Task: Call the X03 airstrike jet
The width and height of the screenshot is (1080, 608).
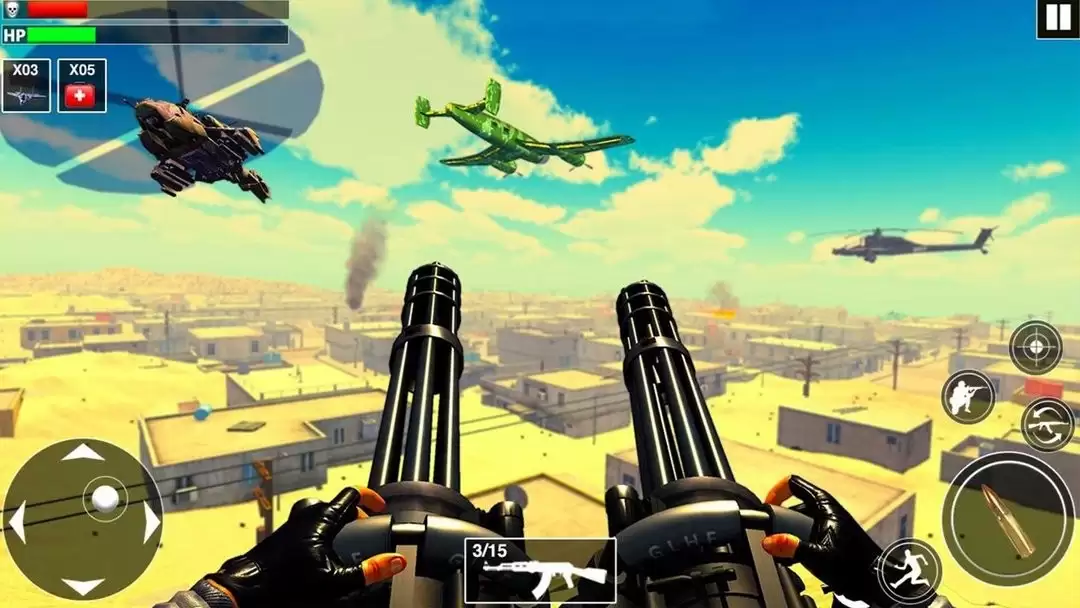Action: [x=26, y=86]
